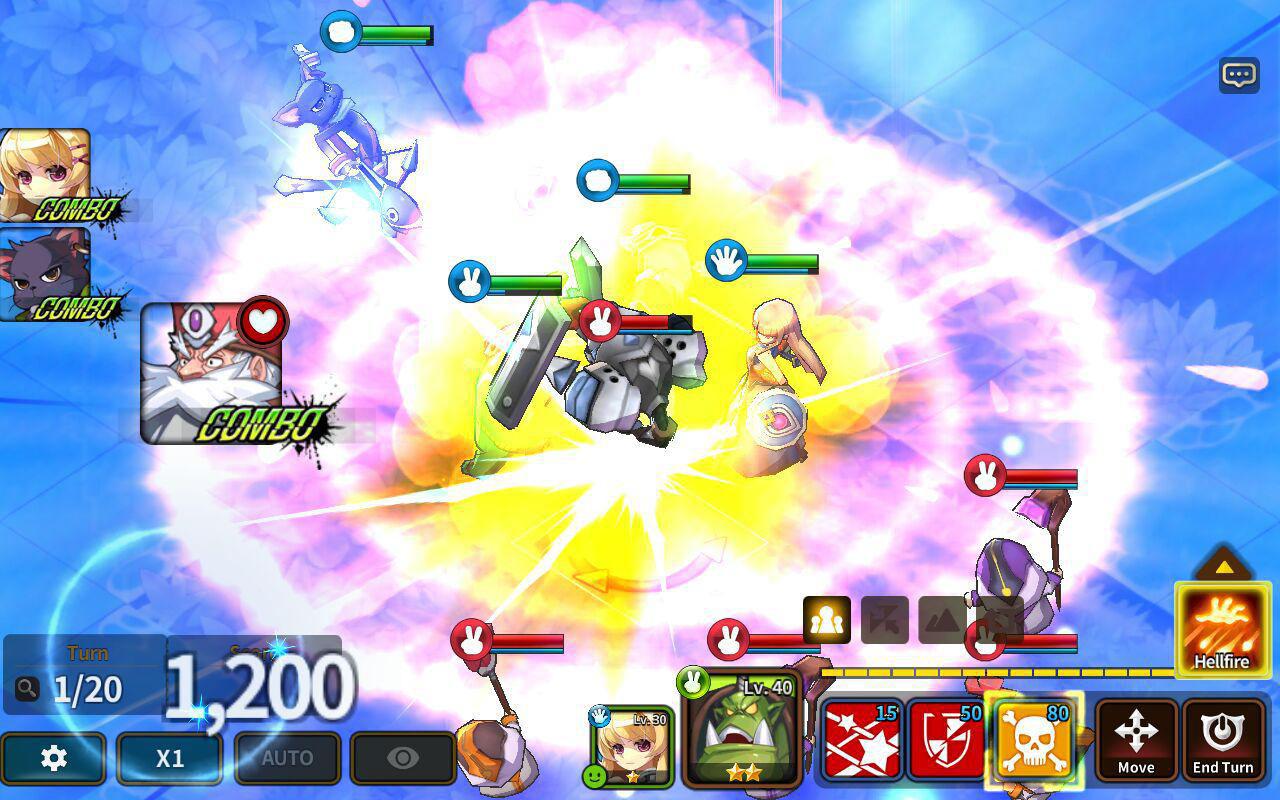The height and width of the screenshot is (800, 1280).
Task: Tap the black cat combo portrait
Action: tap(44, 273)
